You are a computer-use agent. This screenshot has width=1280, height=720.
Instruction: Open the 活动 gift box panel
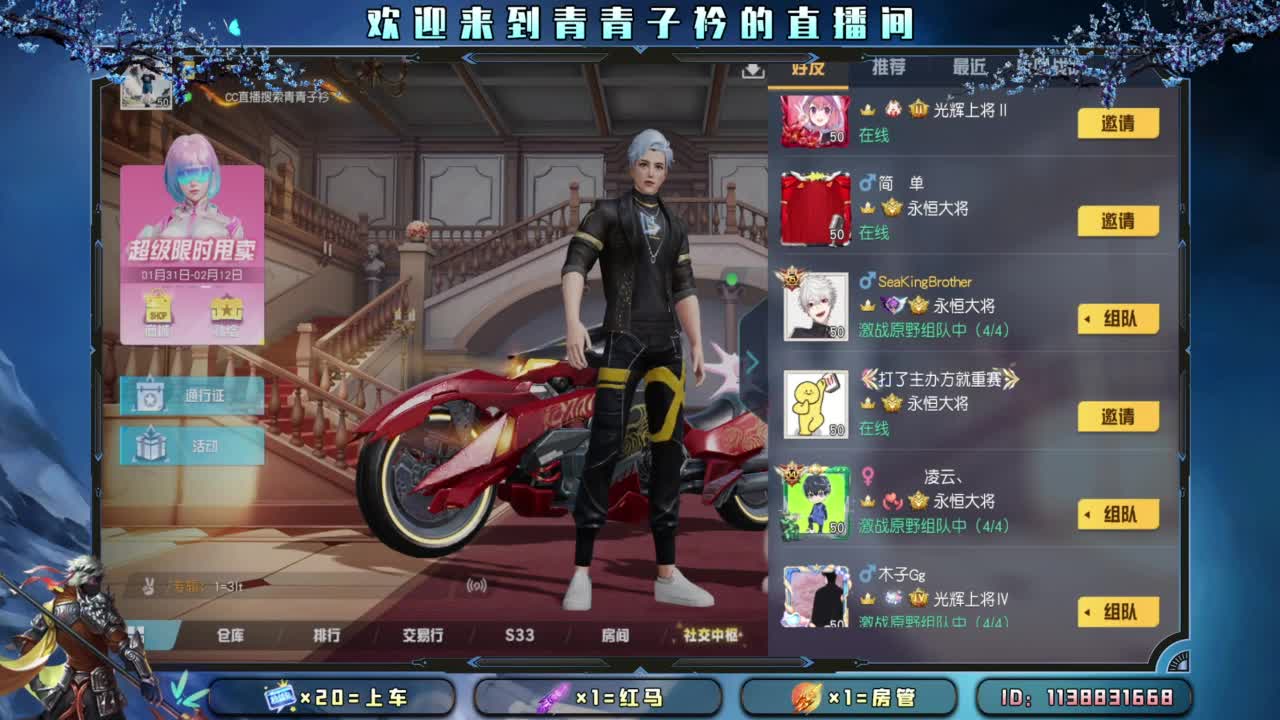[190, 443]
